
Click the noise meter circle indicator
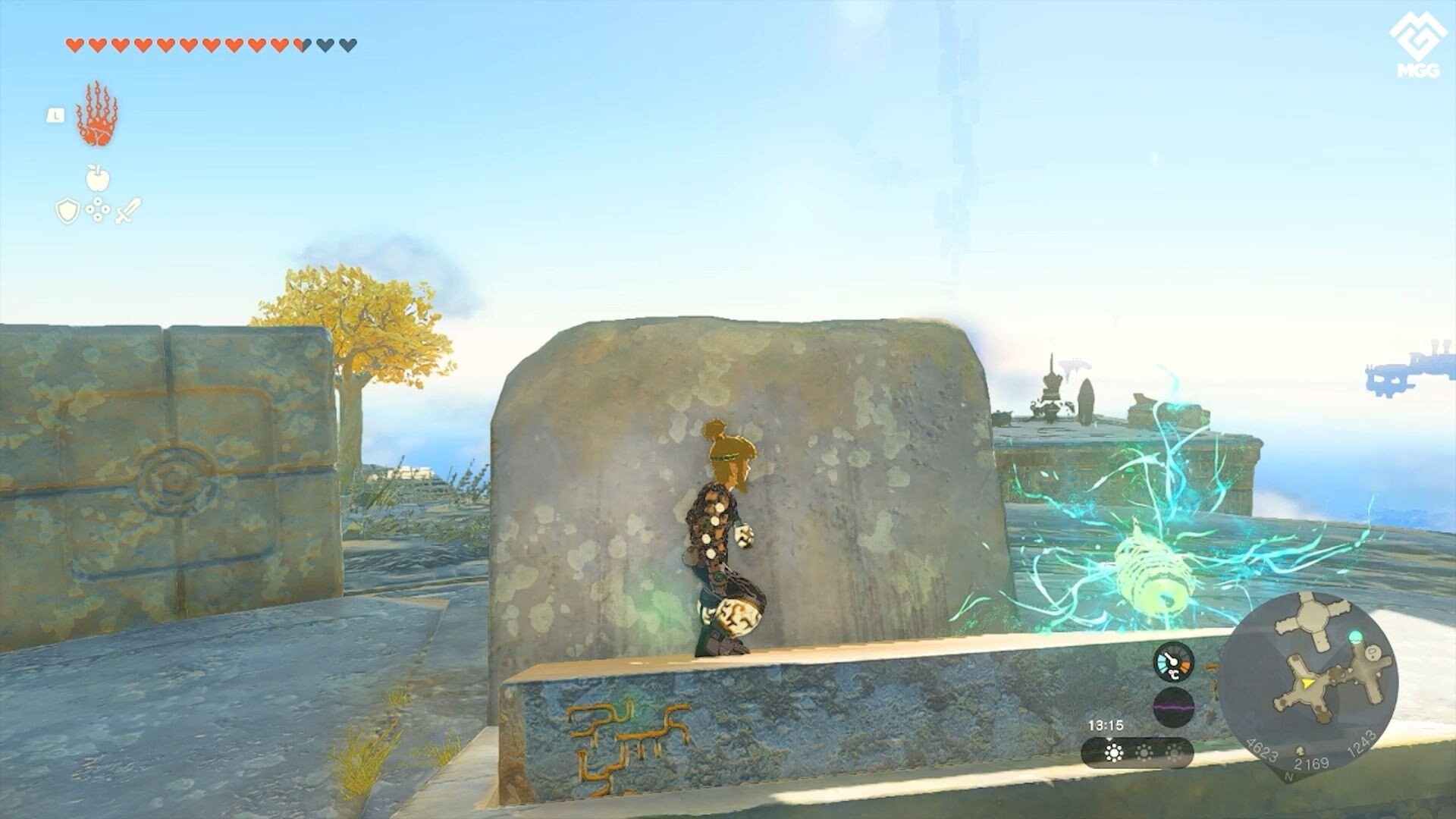pyautogui.click(x=1172, y=708)
